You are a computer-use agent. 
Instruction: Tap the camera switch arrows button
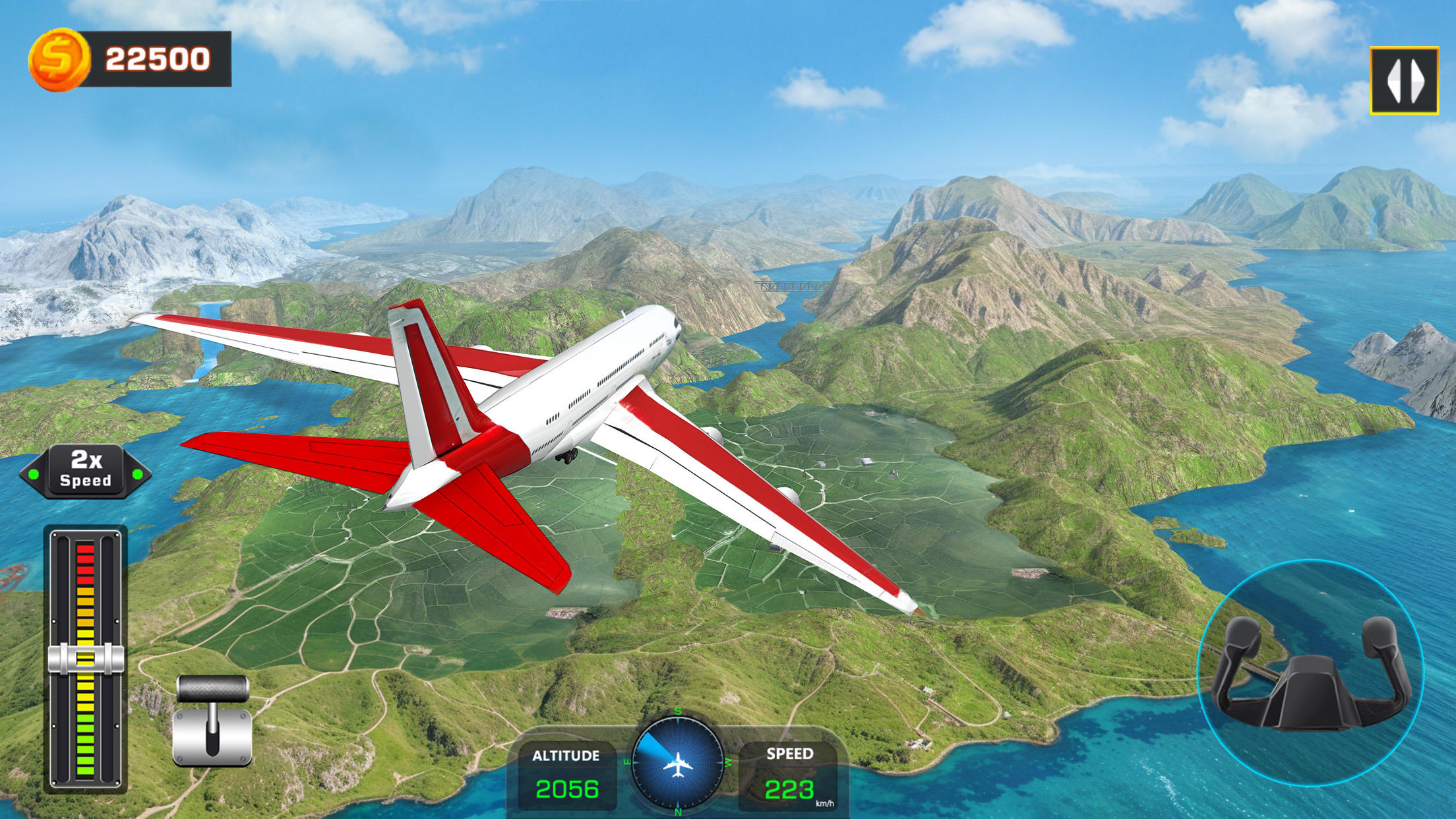tap(1403, 80)
